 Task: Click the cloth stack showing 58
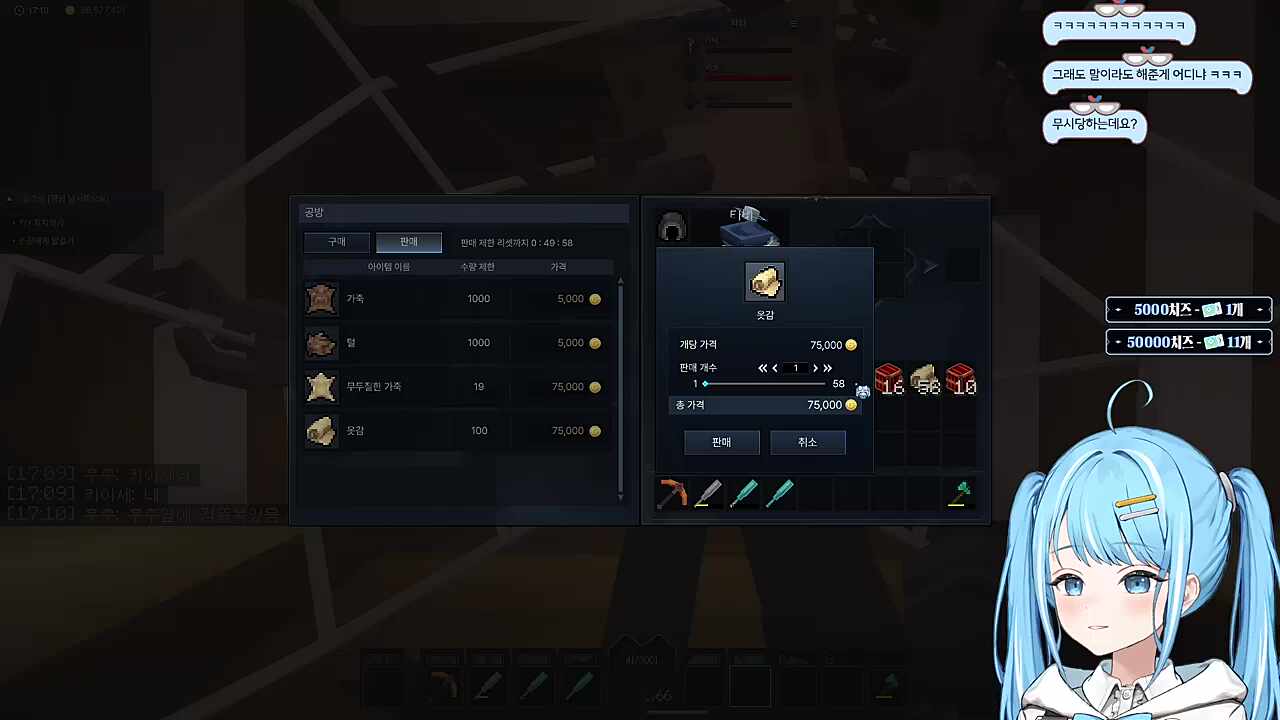point(923,380)
